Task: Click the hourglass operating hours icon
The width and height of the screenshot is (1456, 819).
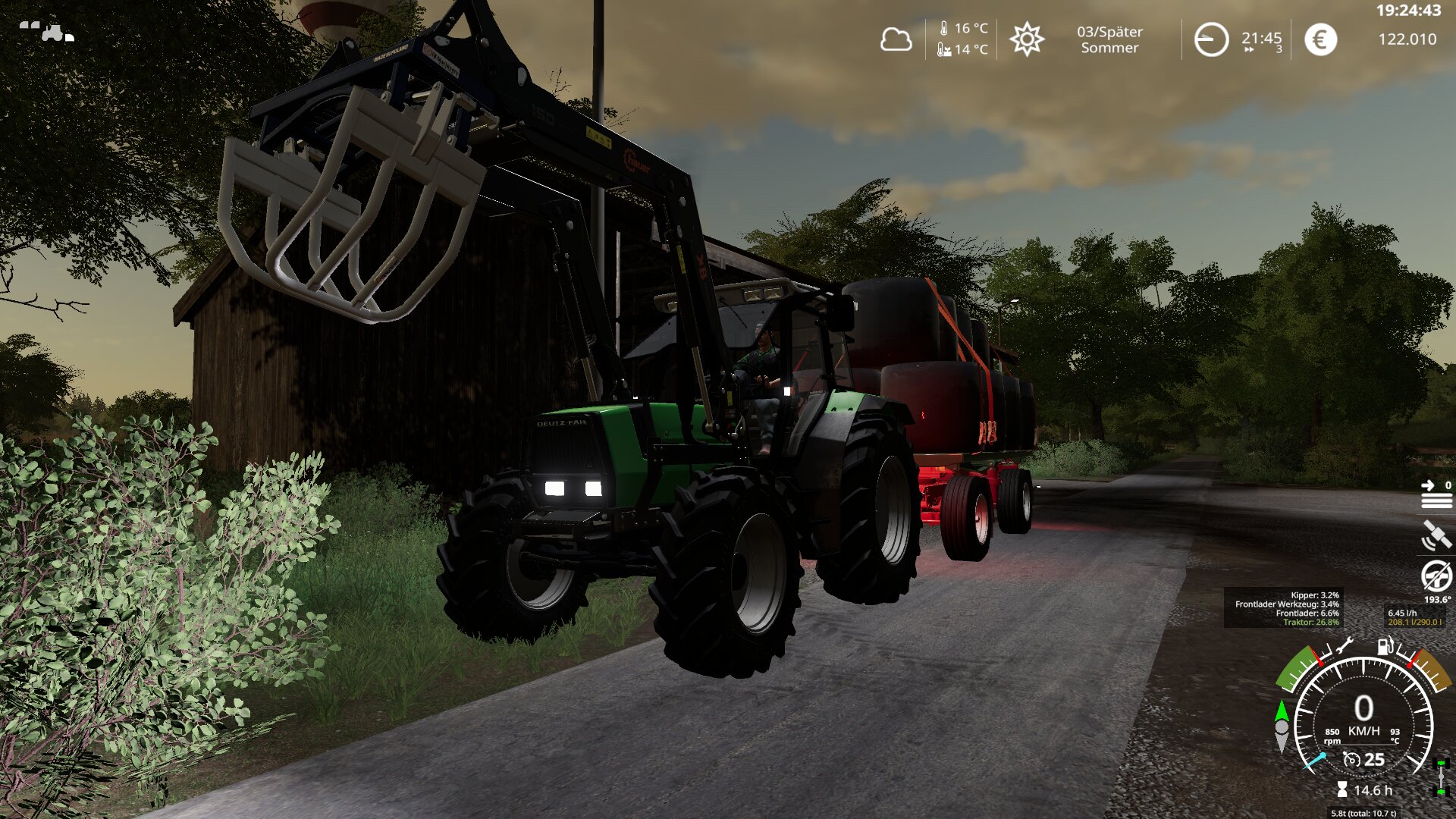Action: point(1342,790)
